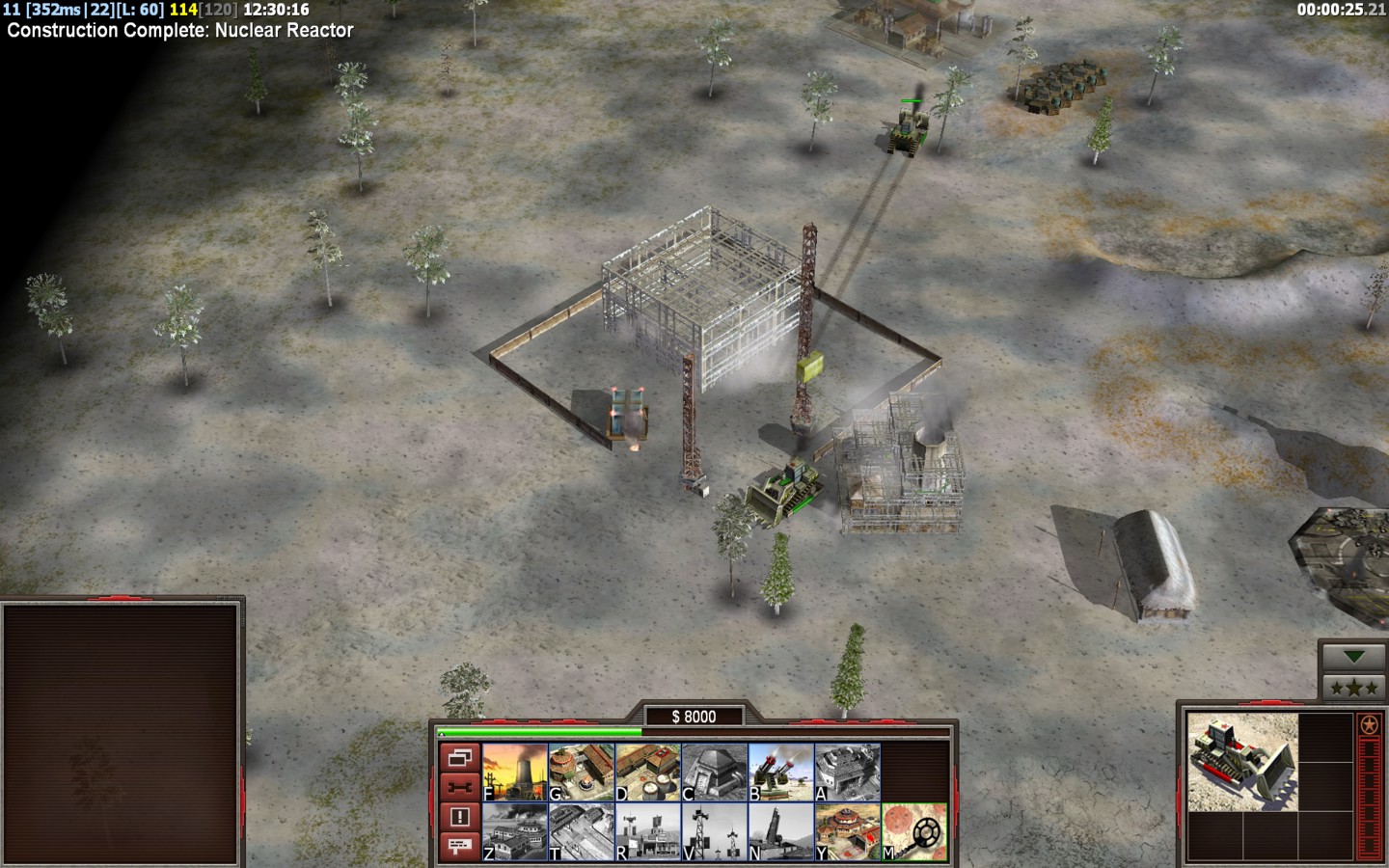Select the greyed Air Field icon labeled Z
This screenshot has height=868, width=1389.
click(514, 831)
